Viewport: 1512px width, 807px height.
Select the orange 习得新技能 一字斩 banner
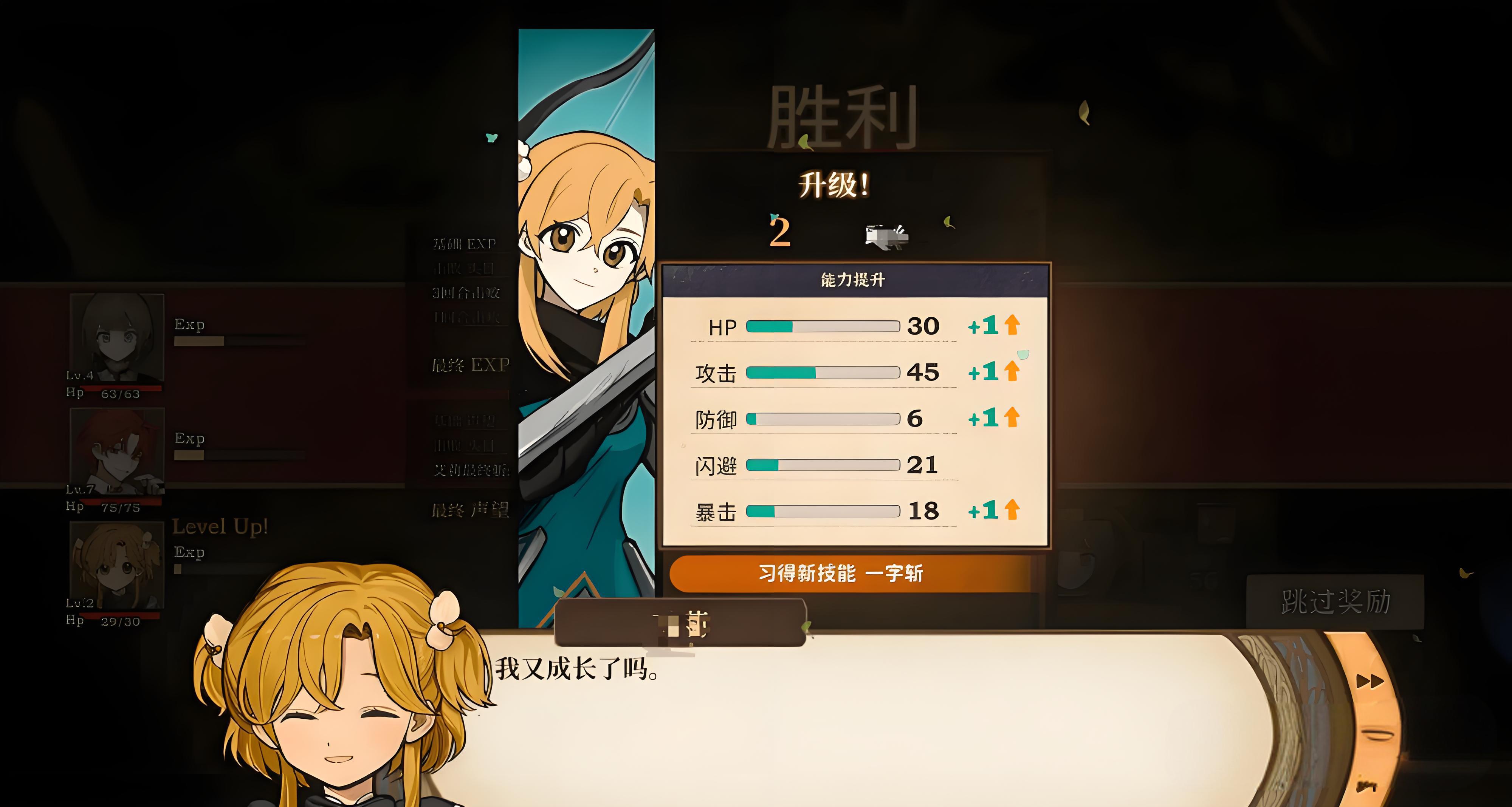tap(841, 573)
